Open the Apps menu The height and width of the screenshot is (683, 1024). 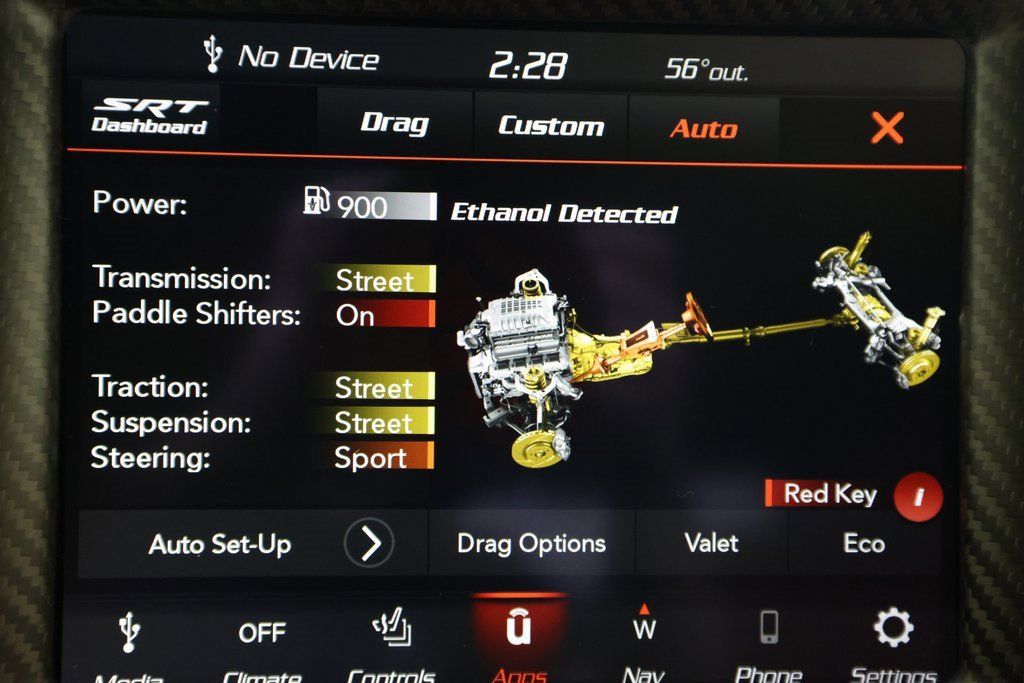(519, 638)
